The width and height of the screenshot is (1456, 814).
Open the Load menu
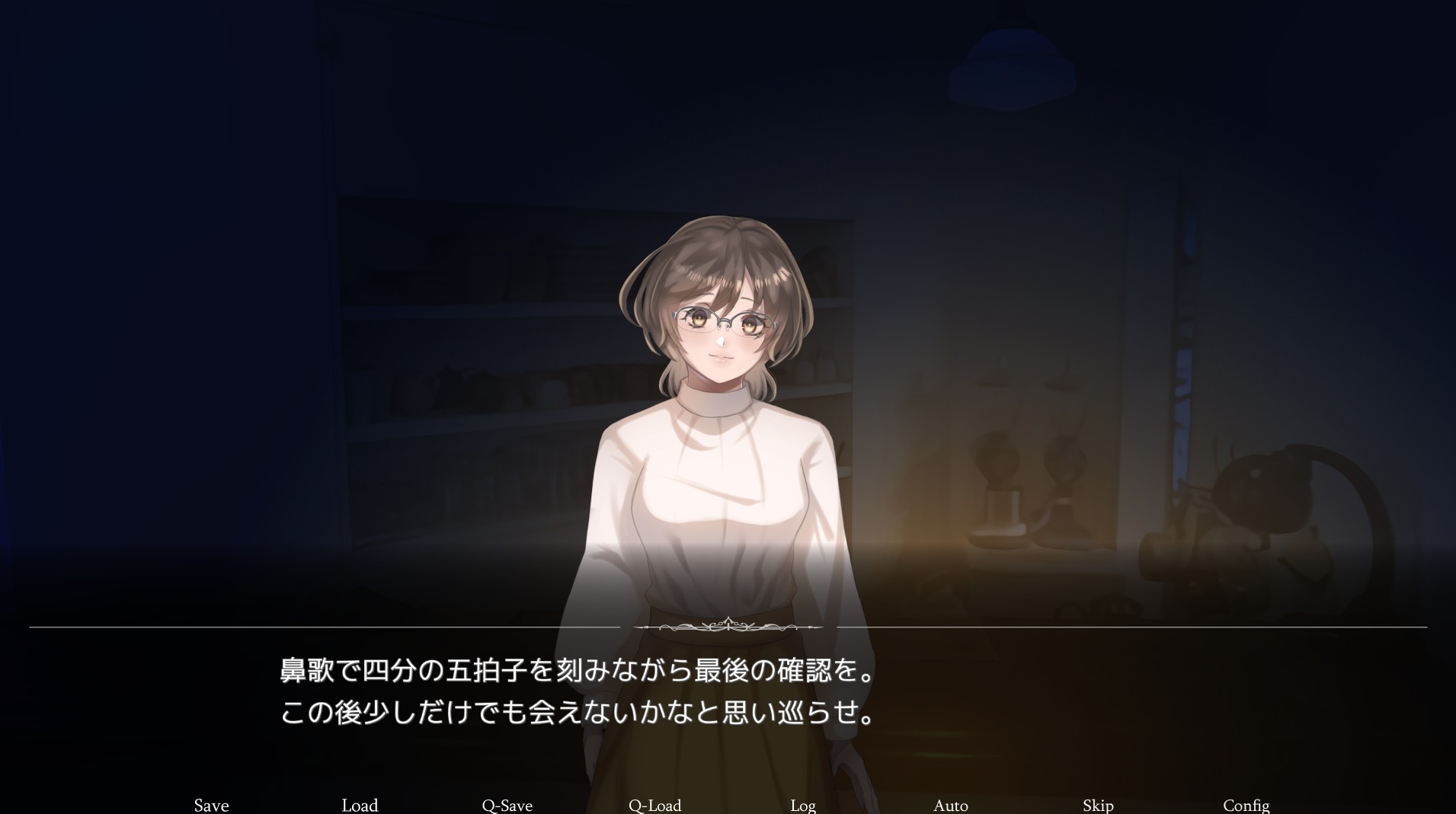coord(360,805)
